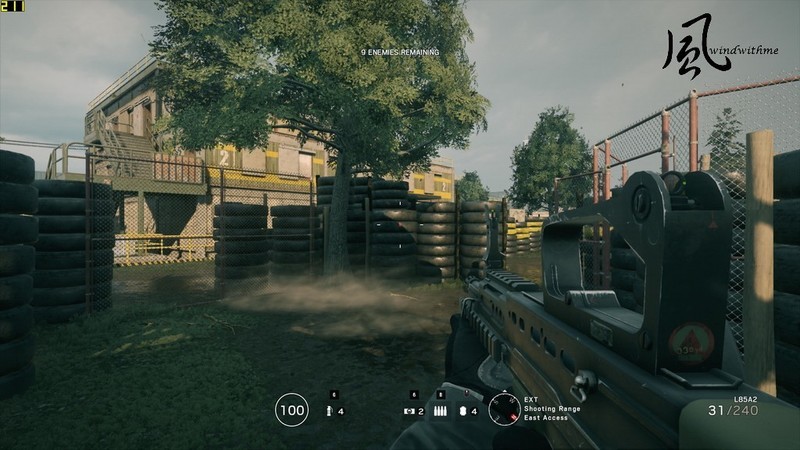Select the L85A2 weapon label
This screenshot has width=800, height=450.
pos(746,399)
